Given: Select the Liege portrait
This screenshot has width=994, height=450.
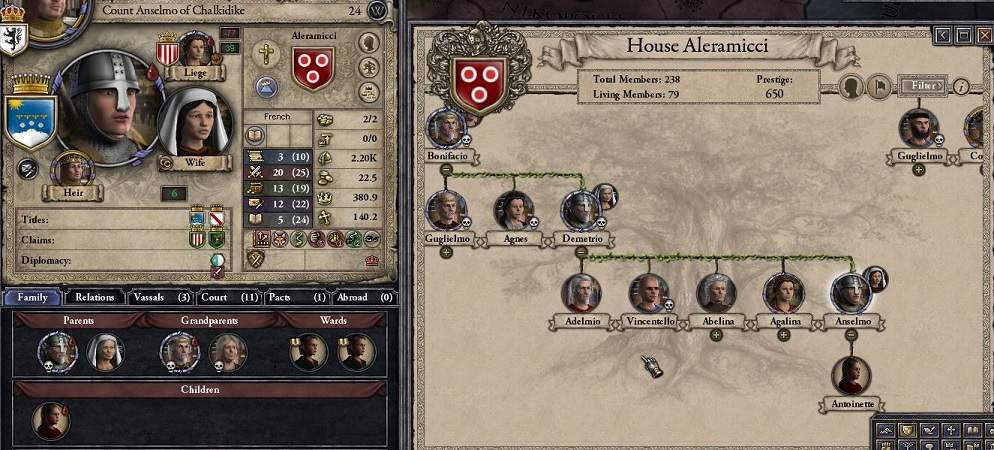Looking at the screenshot, I should pyautogui.click(x=196, y=49).
